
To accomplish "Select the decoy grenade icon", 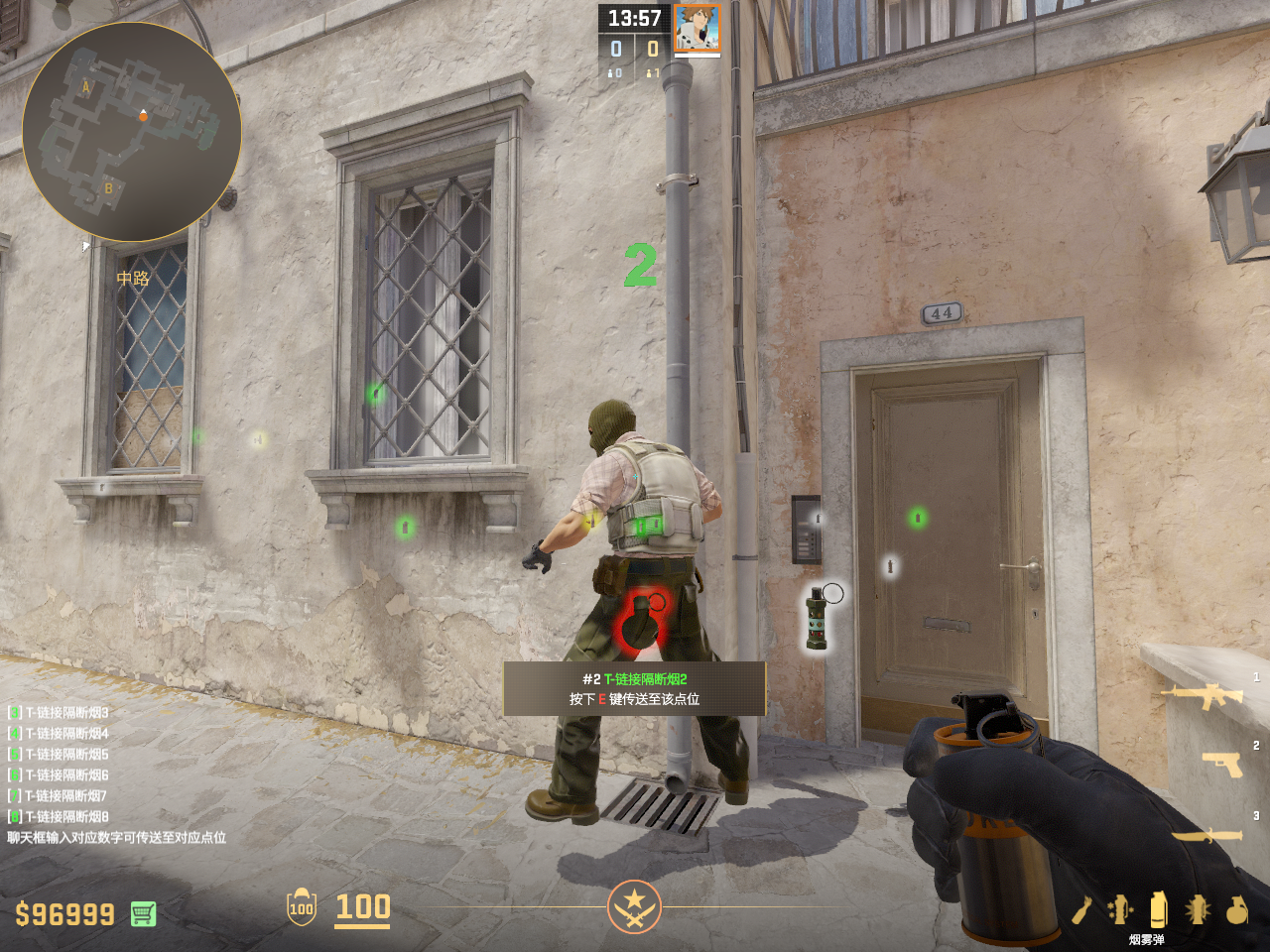I will coord(1236,909).
